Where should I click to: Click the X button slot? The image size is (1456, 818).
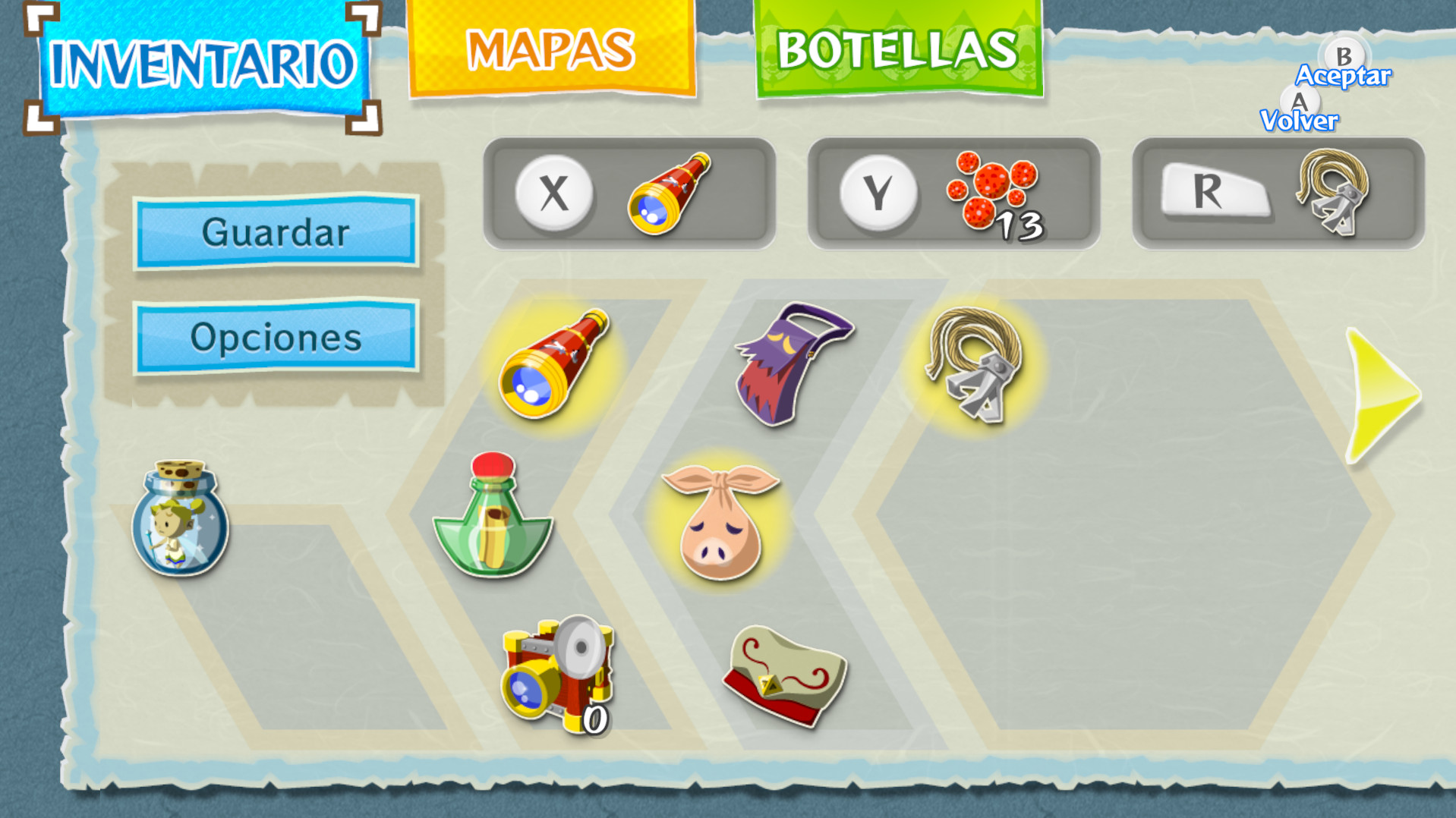coord(553,192)
